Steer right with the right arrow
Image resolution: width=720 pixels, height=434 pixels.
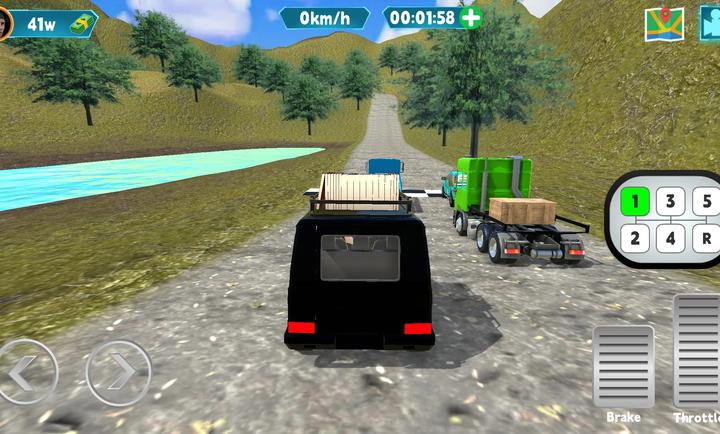point(118,372)
